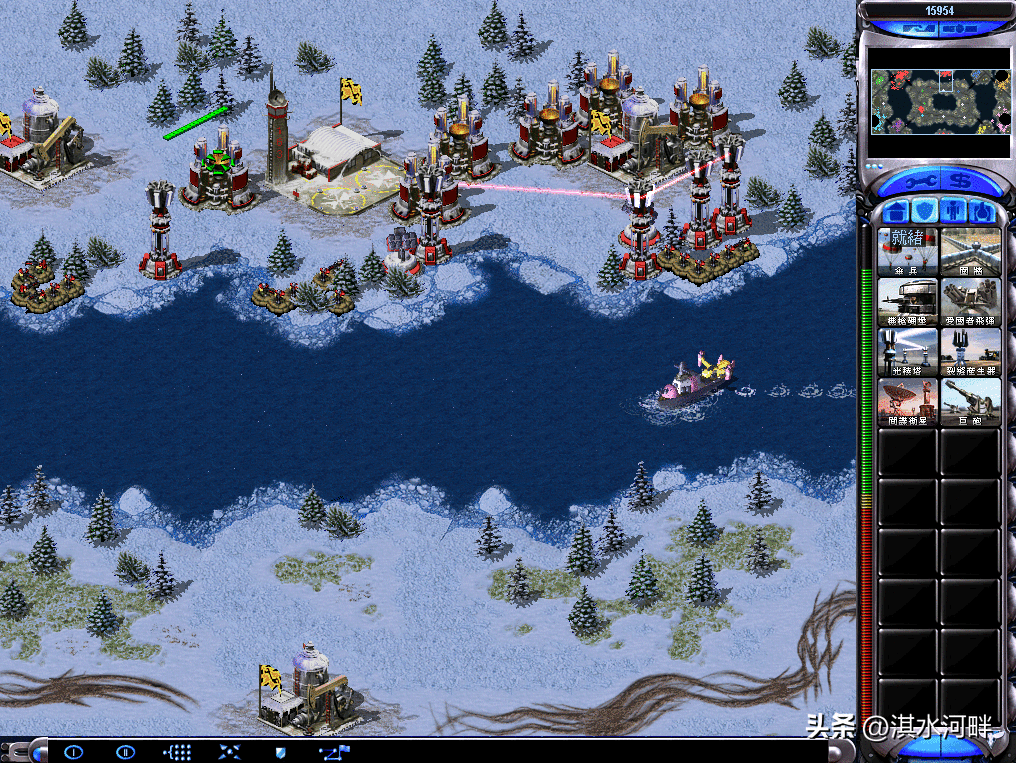This screenshot has width=1016, height=763.
Task: Switch to the structures build tab
Action: click(895, 212)
